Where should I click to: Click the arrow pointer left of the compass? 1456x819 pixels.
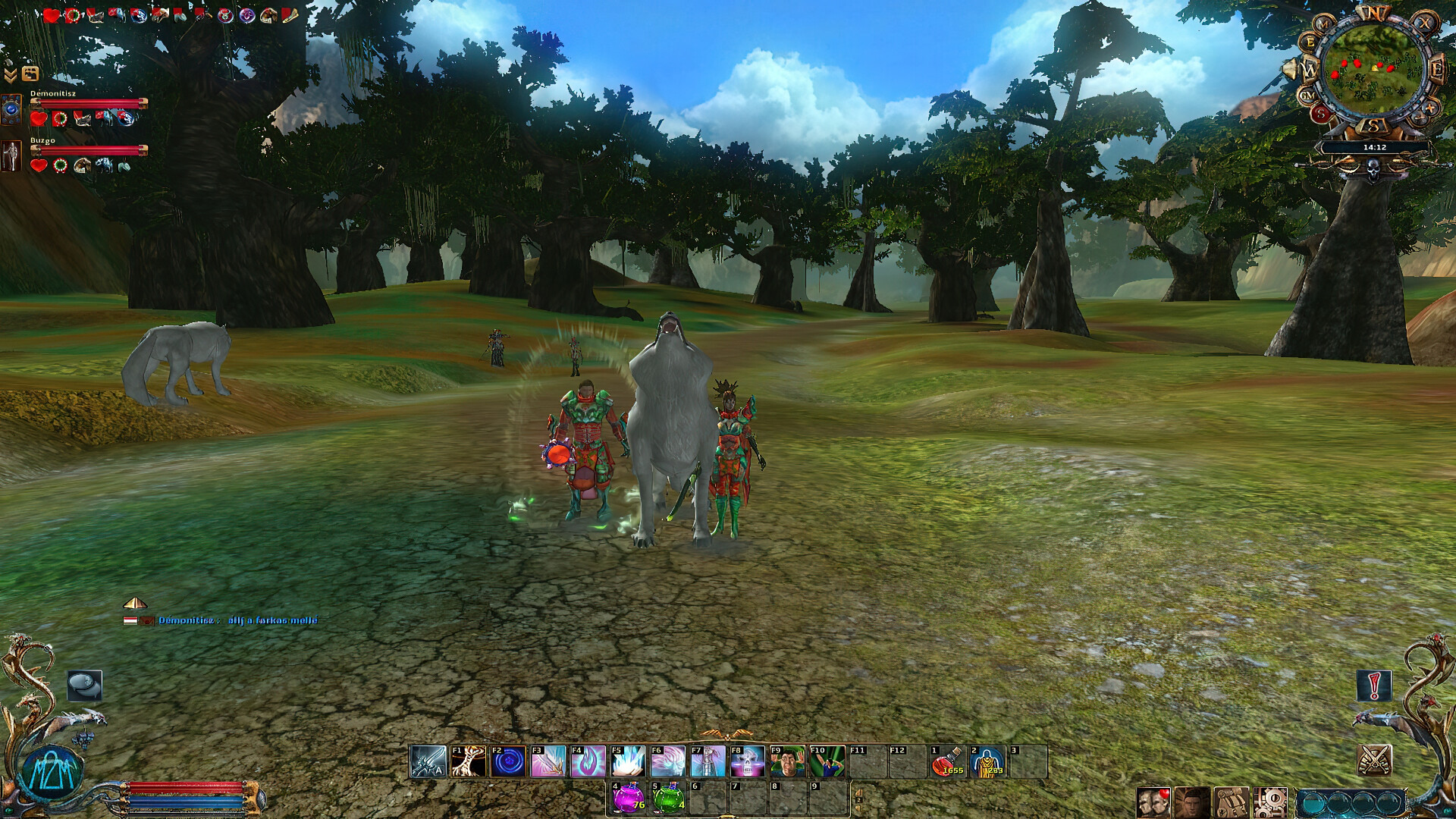(1288, 67)
